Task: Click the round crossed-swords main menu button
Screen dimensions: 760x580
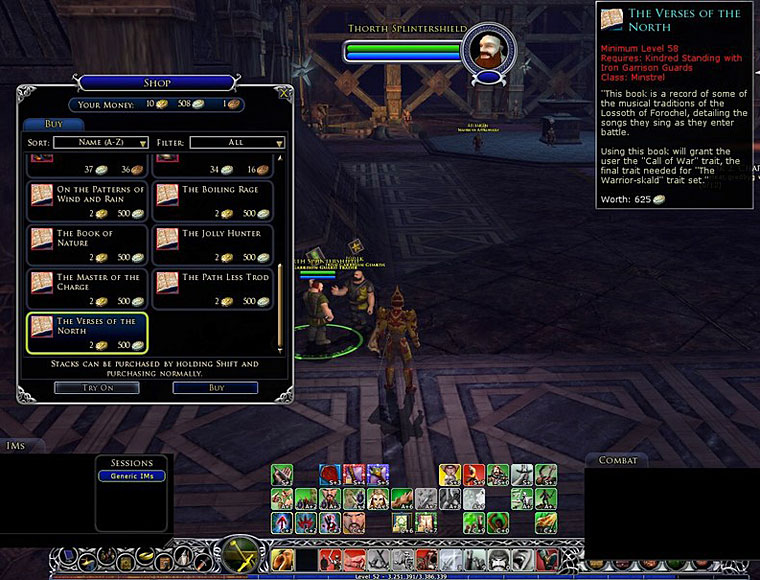Action: [240, 553]
